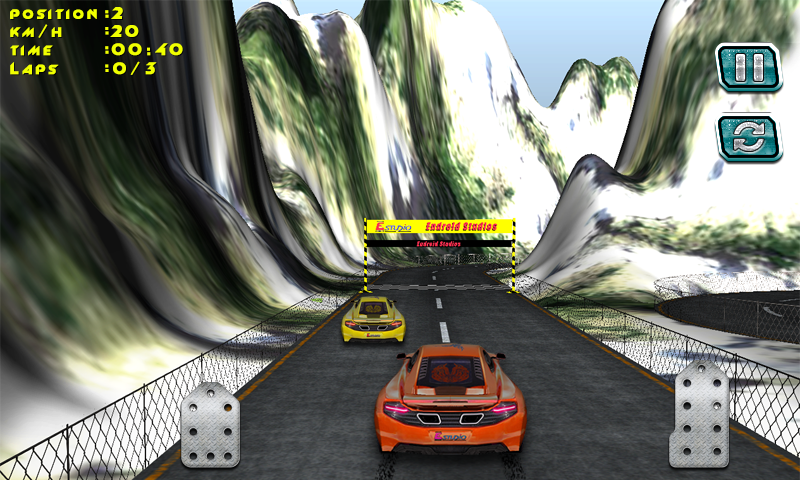
Task: Tap the restart arrows button
Action: [x=747, y=138]
